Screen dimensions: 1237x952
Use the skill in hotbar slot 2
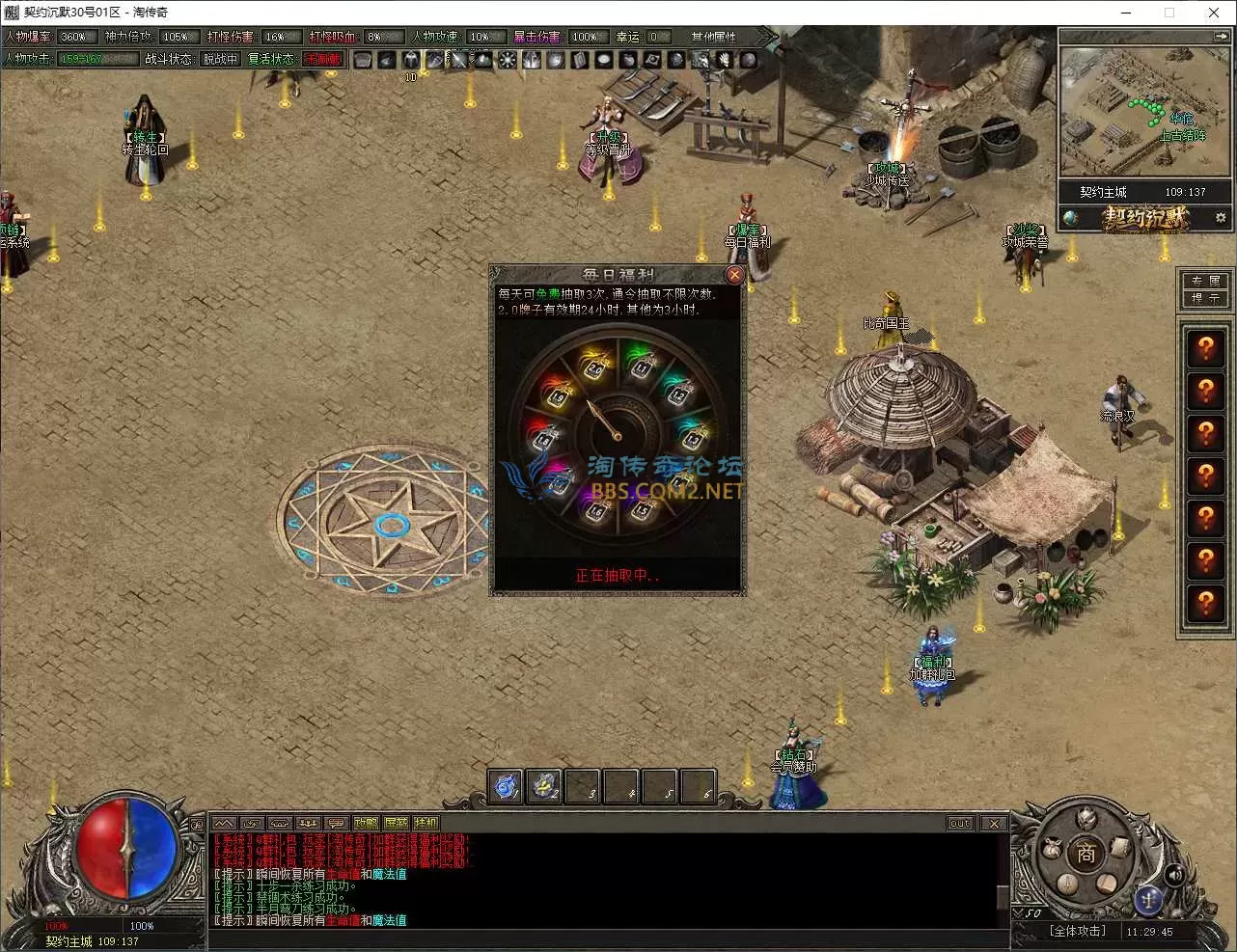point(544,787)
